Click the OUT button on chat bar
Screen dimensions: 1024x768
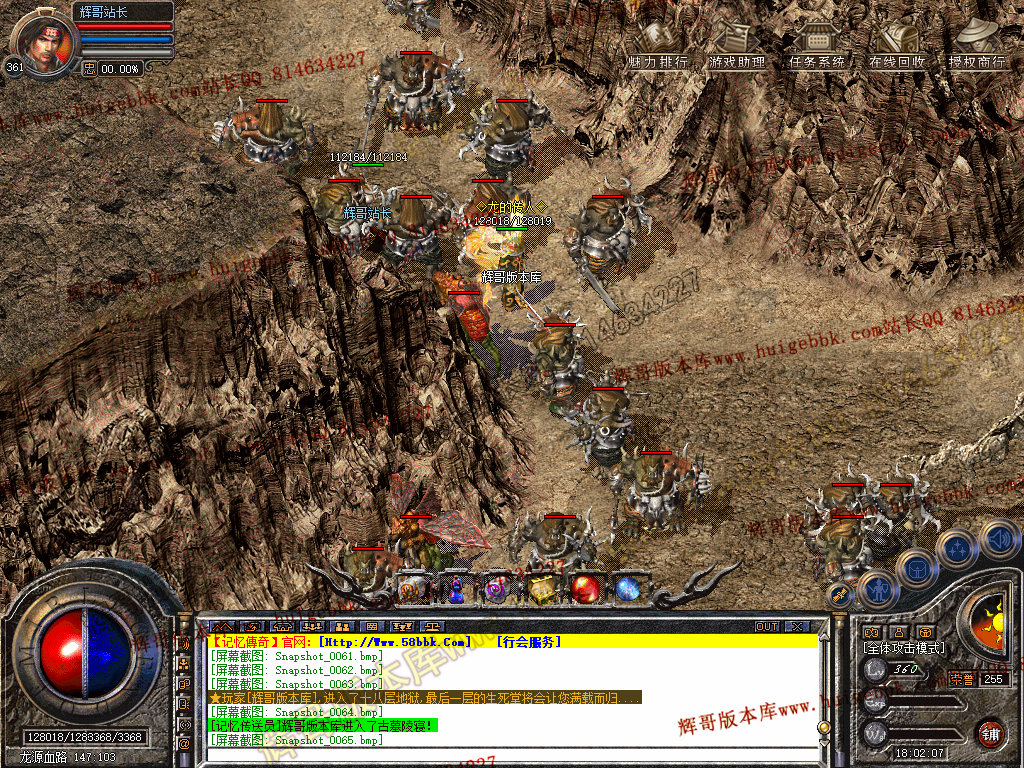[767, 627]
